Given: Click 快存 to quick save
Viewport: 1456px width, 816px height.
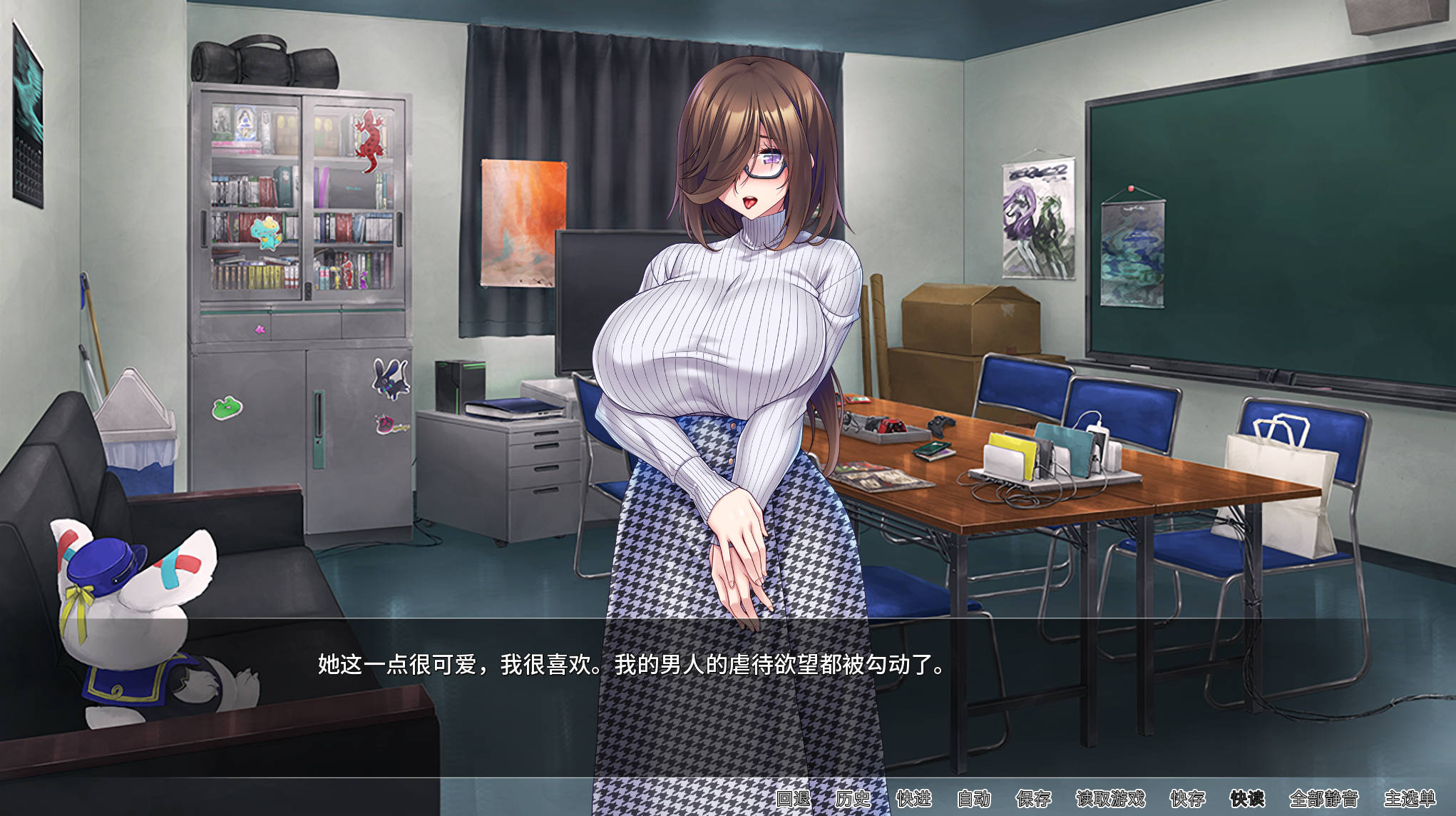Looking at the screenshot, I should pyautogui.click(x=1187, y=798).
